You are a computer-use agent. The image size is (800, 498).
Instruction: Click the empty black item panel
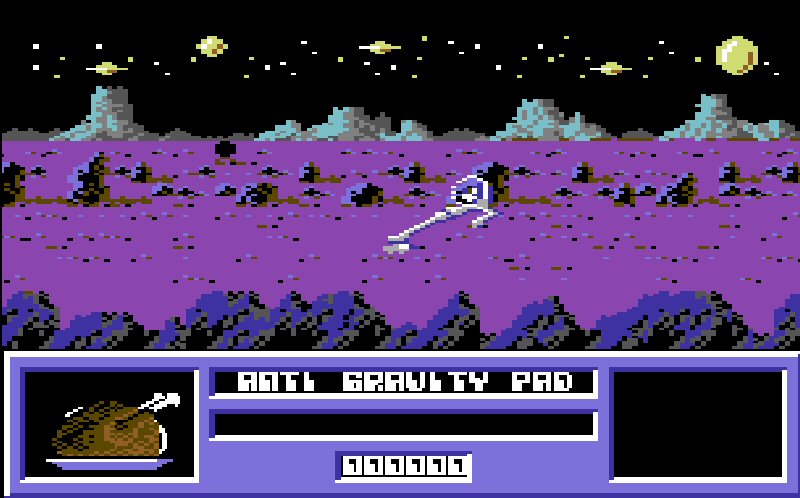[x=698, y=424]
